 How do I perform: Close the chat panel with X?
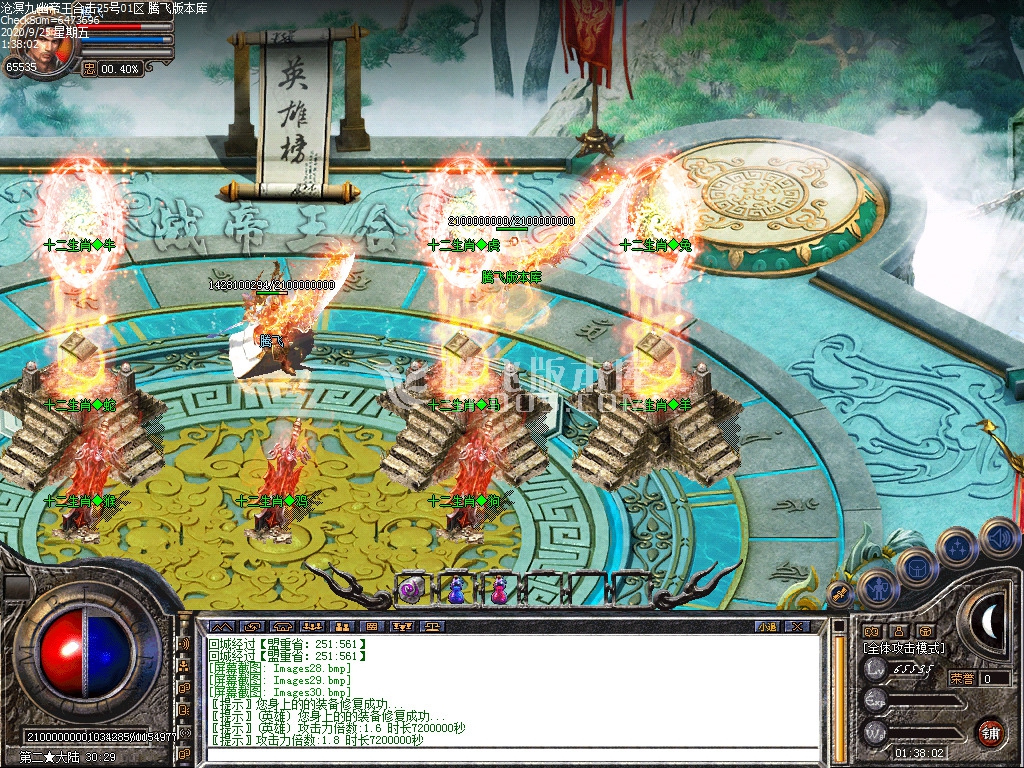(x=796, y=626)
